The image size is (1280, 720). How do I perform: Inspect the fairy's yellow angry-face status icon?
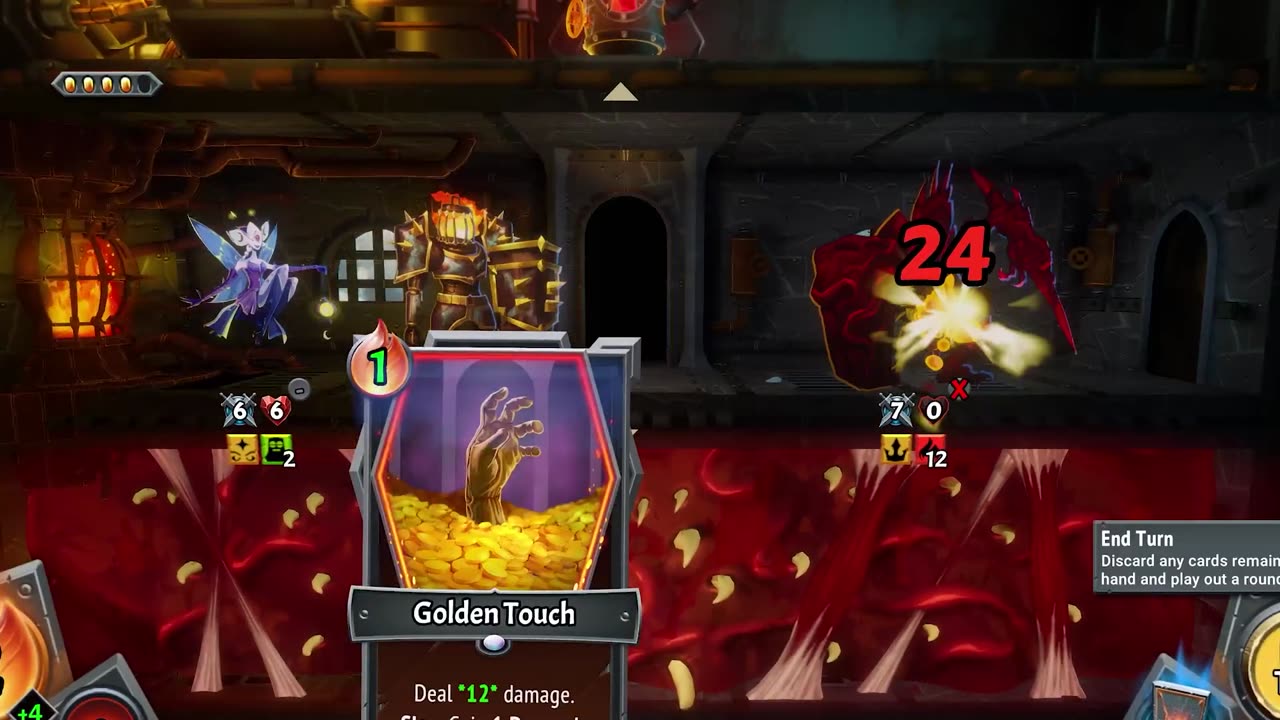pyautogui.click(x=242, y=451)
